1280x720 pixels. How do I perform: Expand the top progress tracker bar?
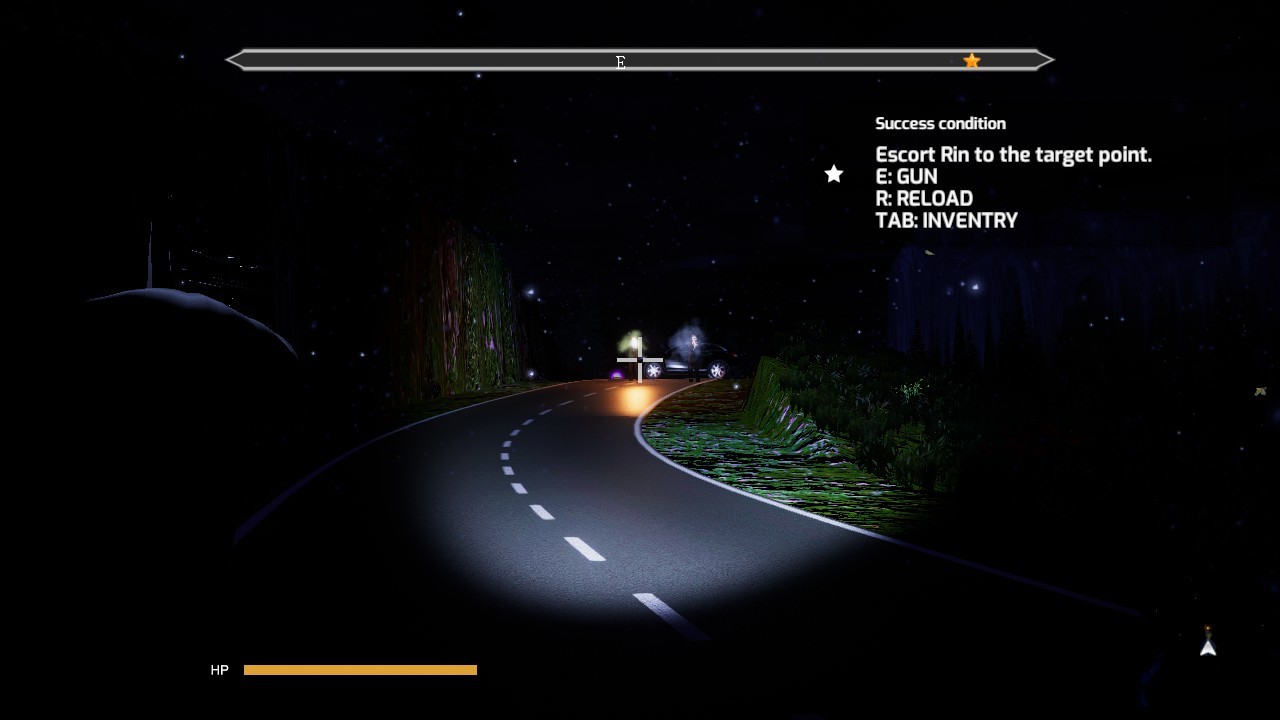(x=640, y=60)
